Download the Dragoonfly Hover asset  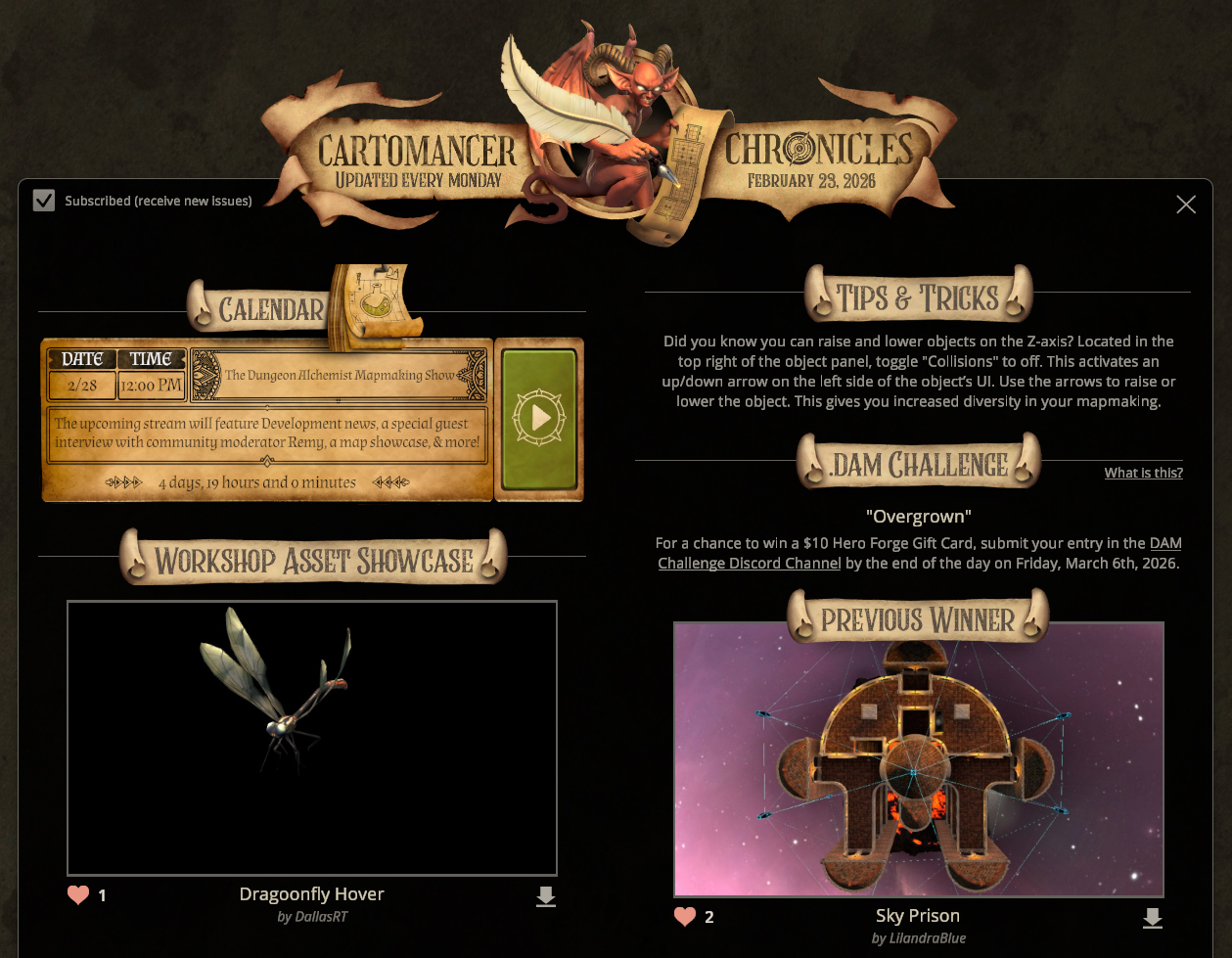click(546, 896)
